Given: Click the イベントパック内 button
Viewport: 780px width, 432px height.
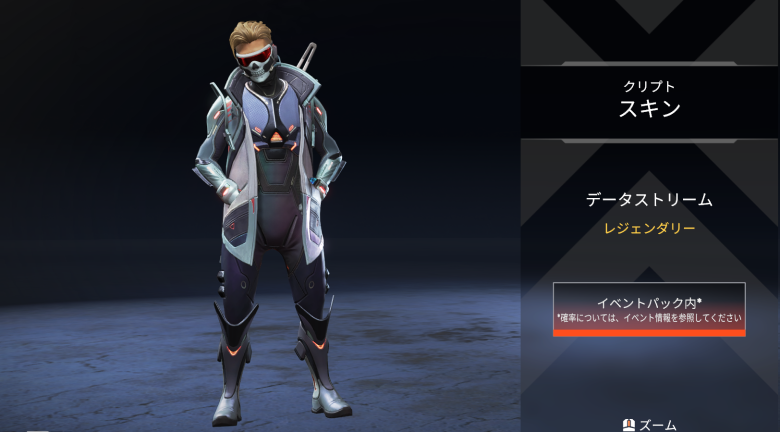Looking at the screenshot, I should pyautogui.click(x=649, y=308).
